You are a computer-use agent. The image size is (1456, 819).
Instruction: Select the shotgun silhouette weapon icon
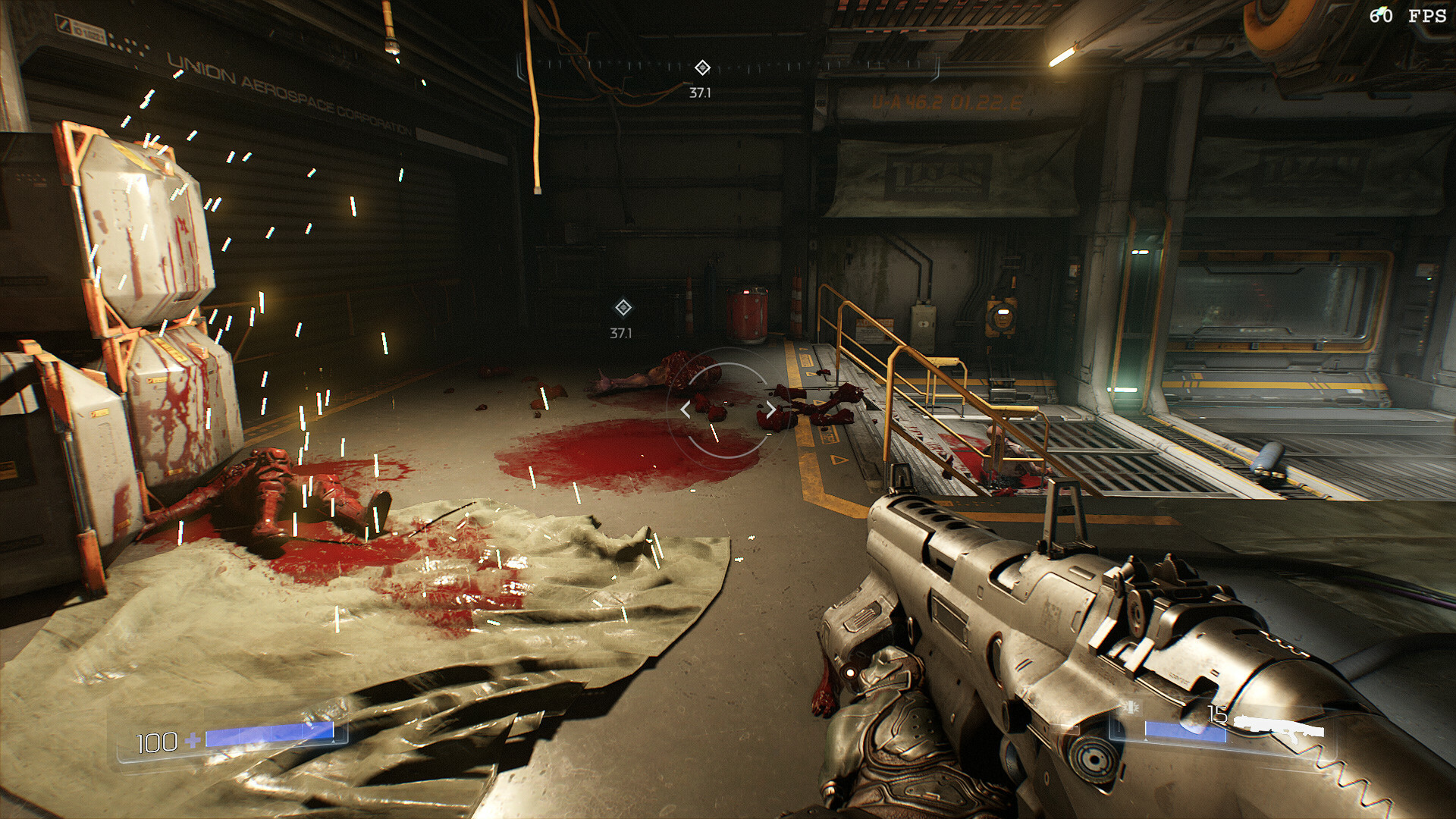[x=1280, y=729]
